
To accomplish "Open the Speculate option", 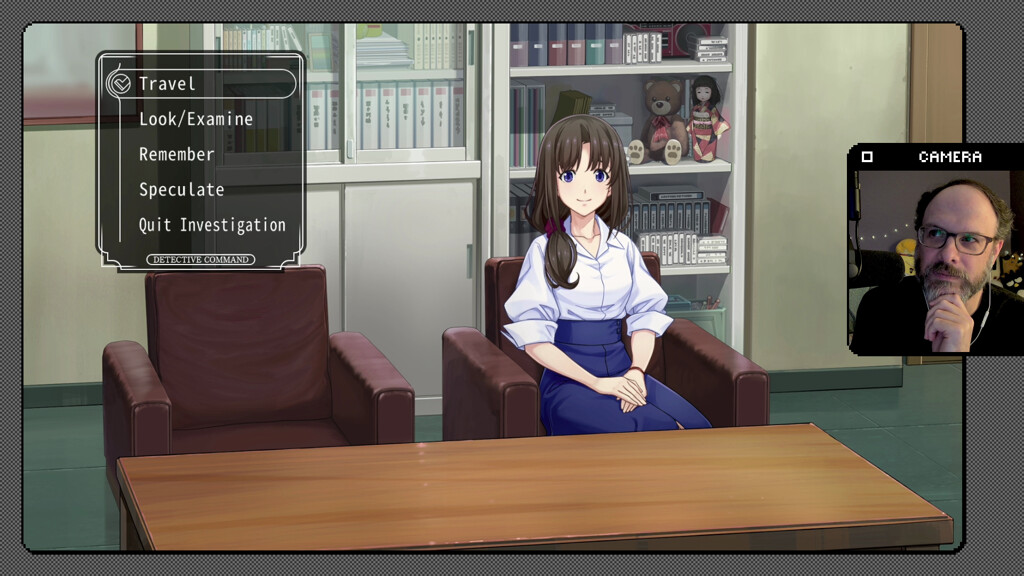I will click(x=181, y=190).
